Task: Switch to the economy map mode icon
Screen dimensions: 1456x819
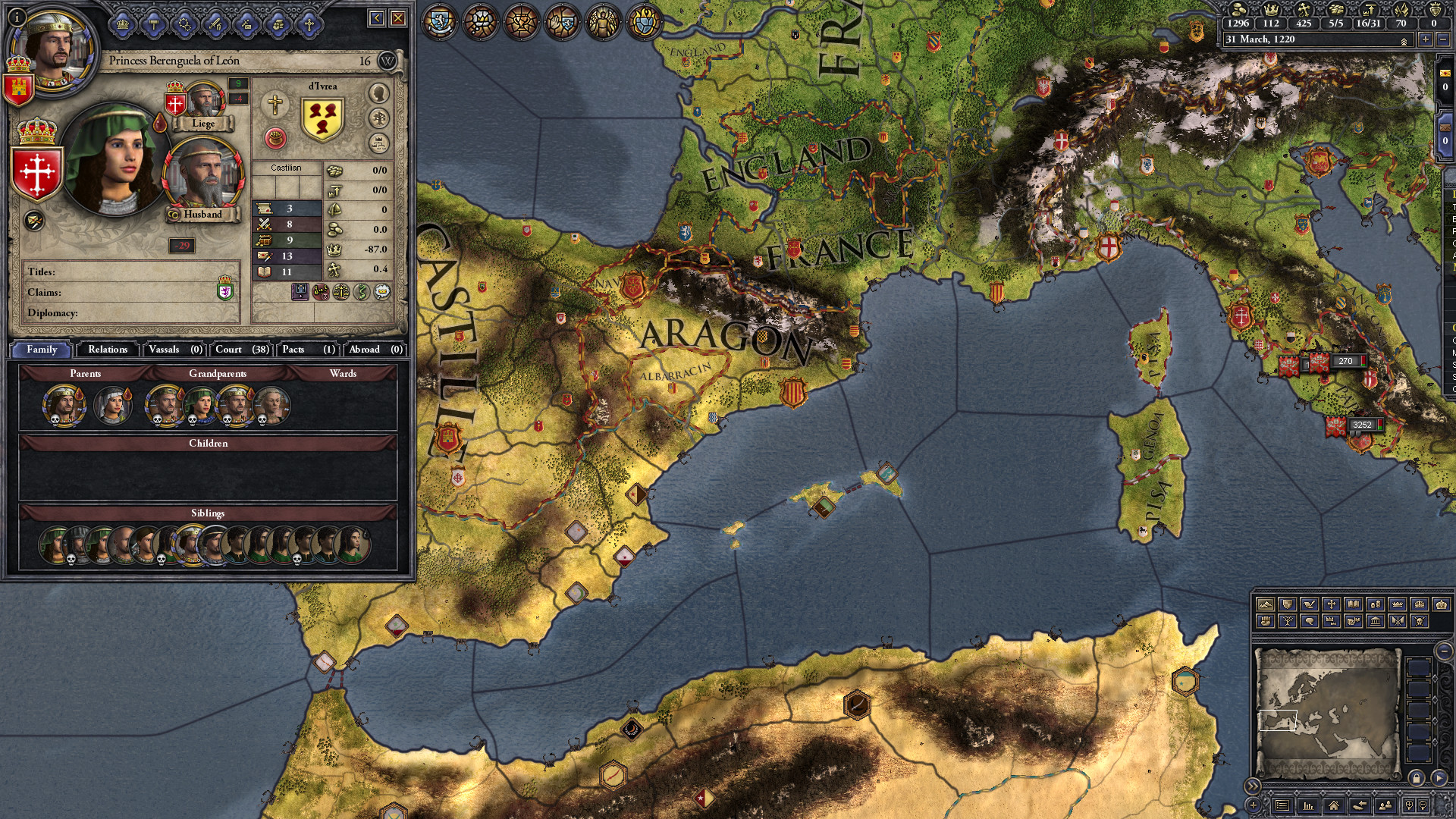Action: (1375, 604)
